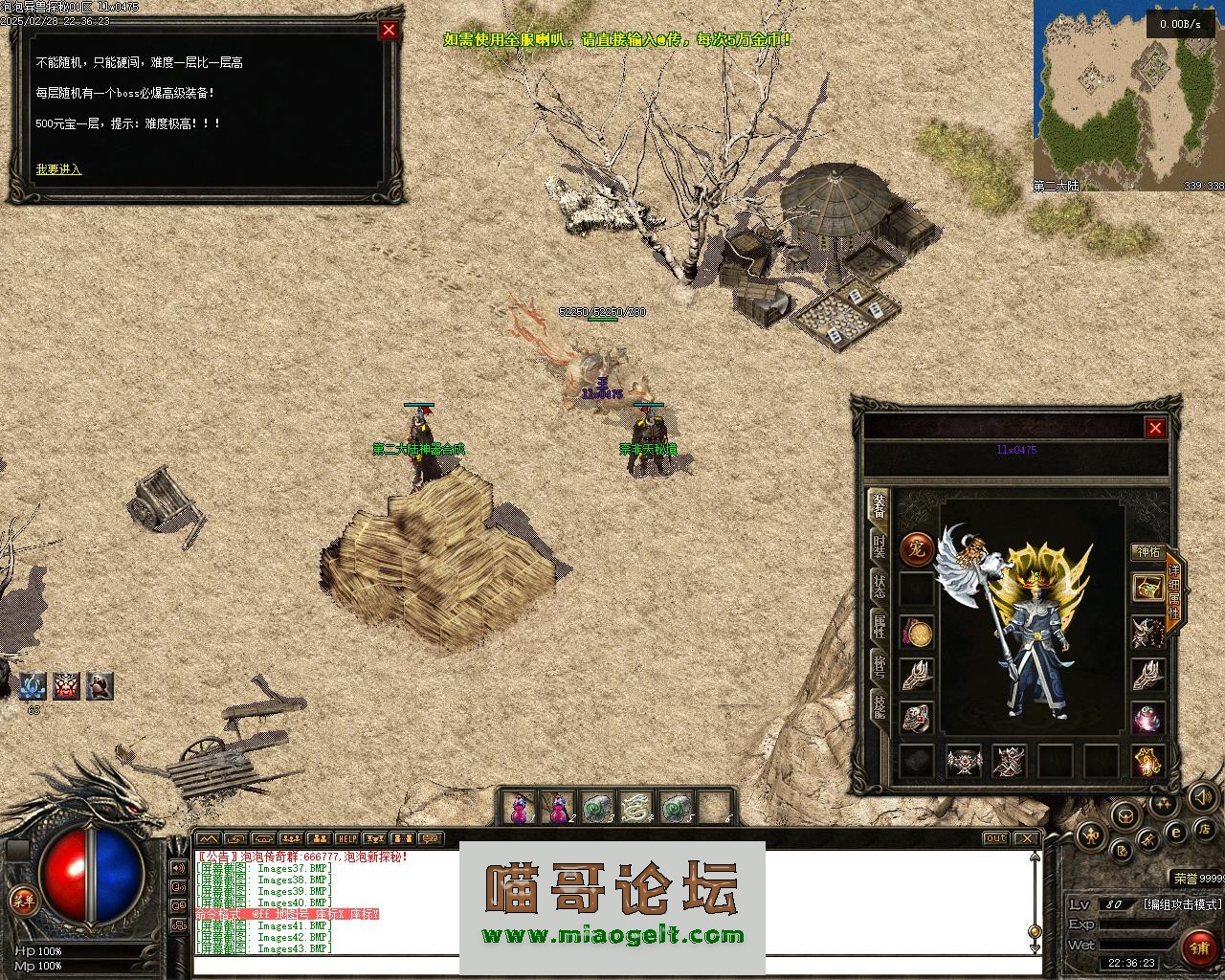Show the 属性 attributes tab
The width and height of the screenshot is (1225, 980).
pos(878,627)
